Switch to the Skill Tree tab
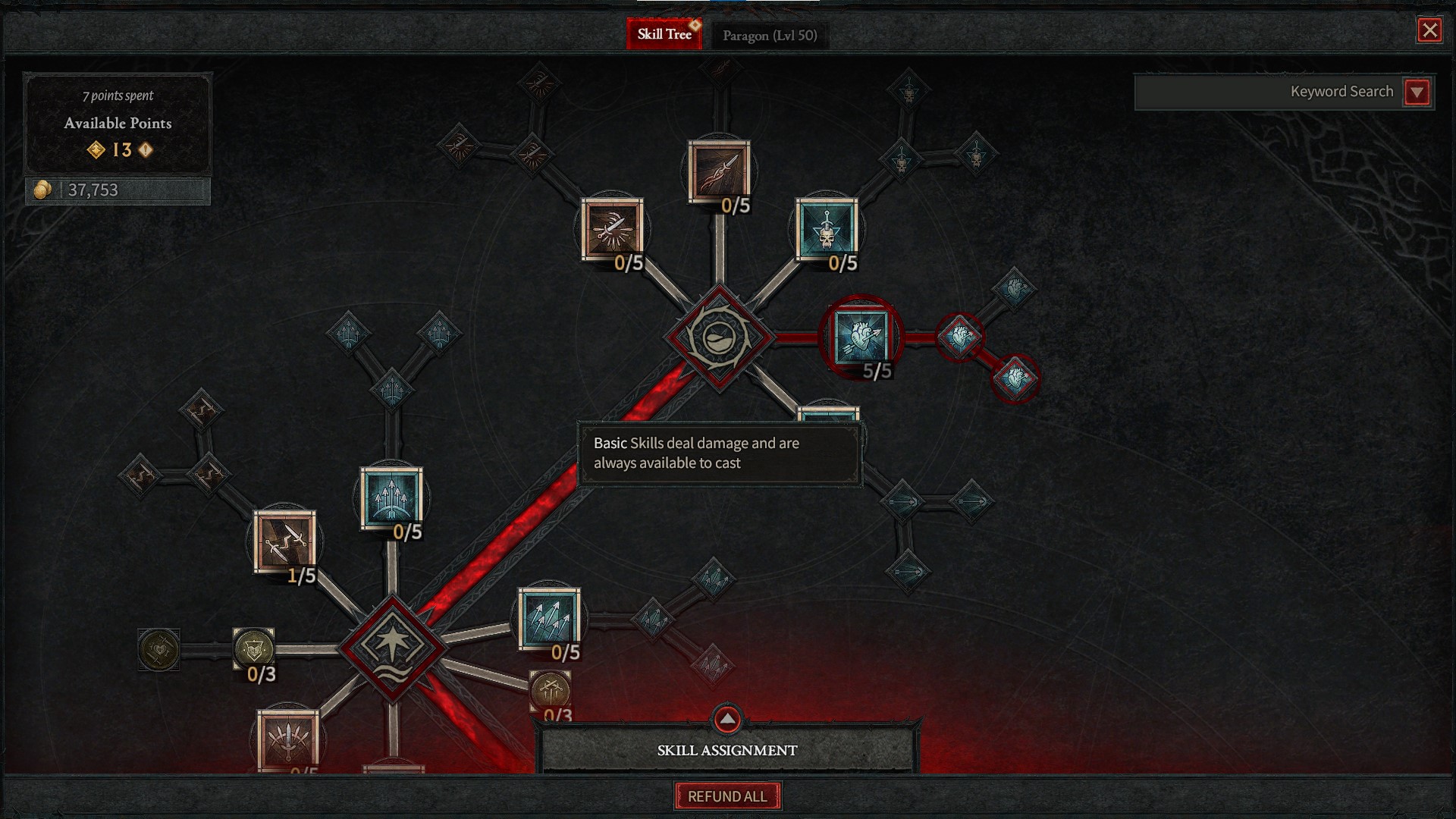Viewport: 1456px width, 819px height. [x=664, y=34]
